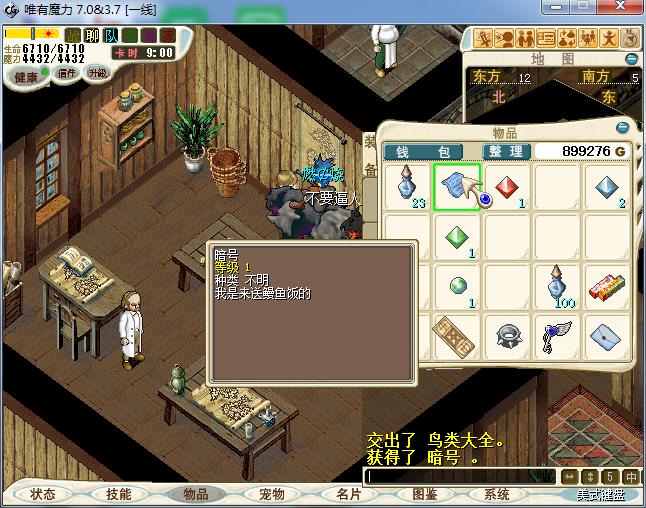
Task: Select the green crystal item slot
Action: tap(457, 237)
